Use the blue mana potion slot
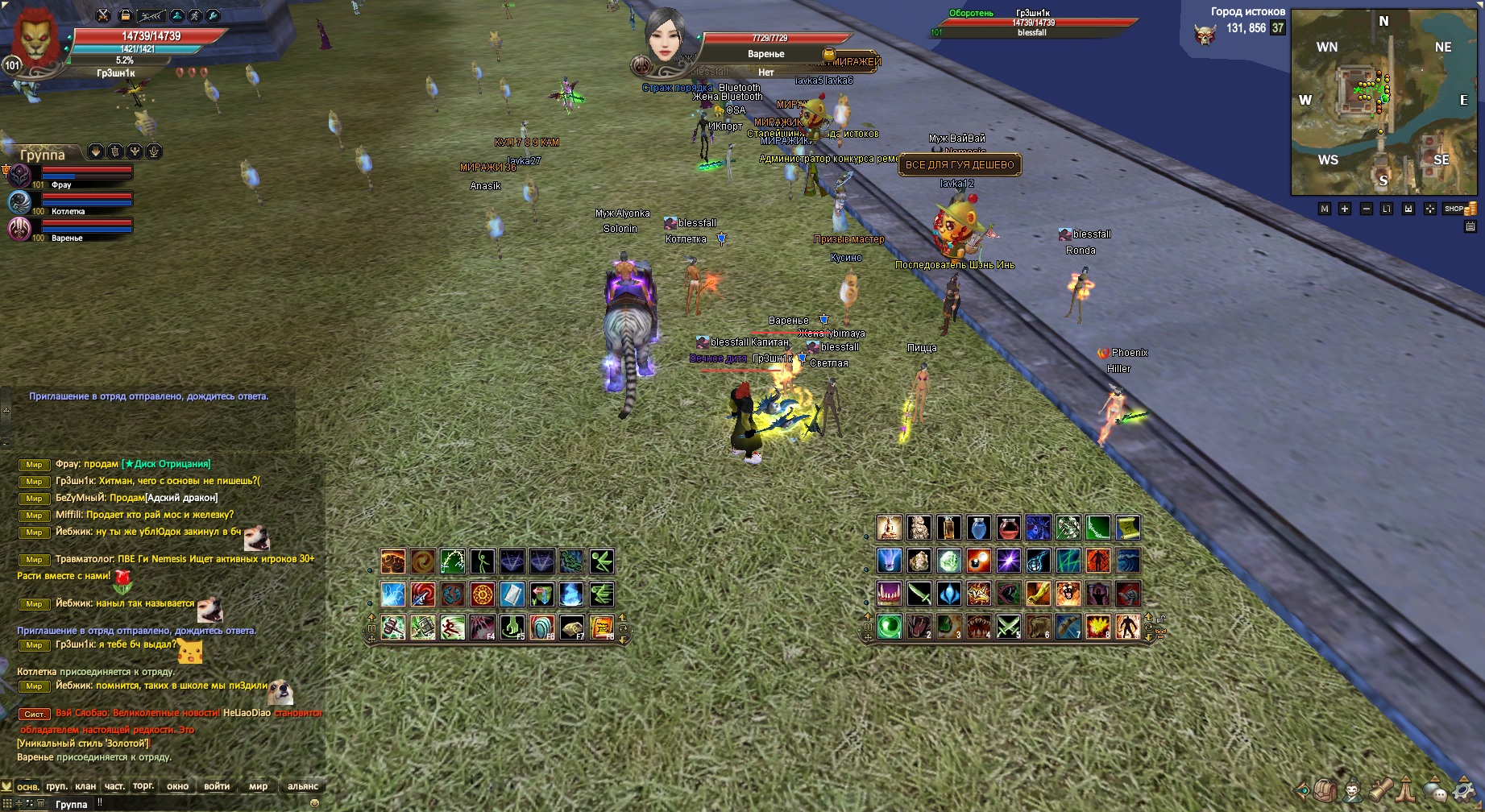This screenshot has width=1485, height=812. [x=978, y=528]
